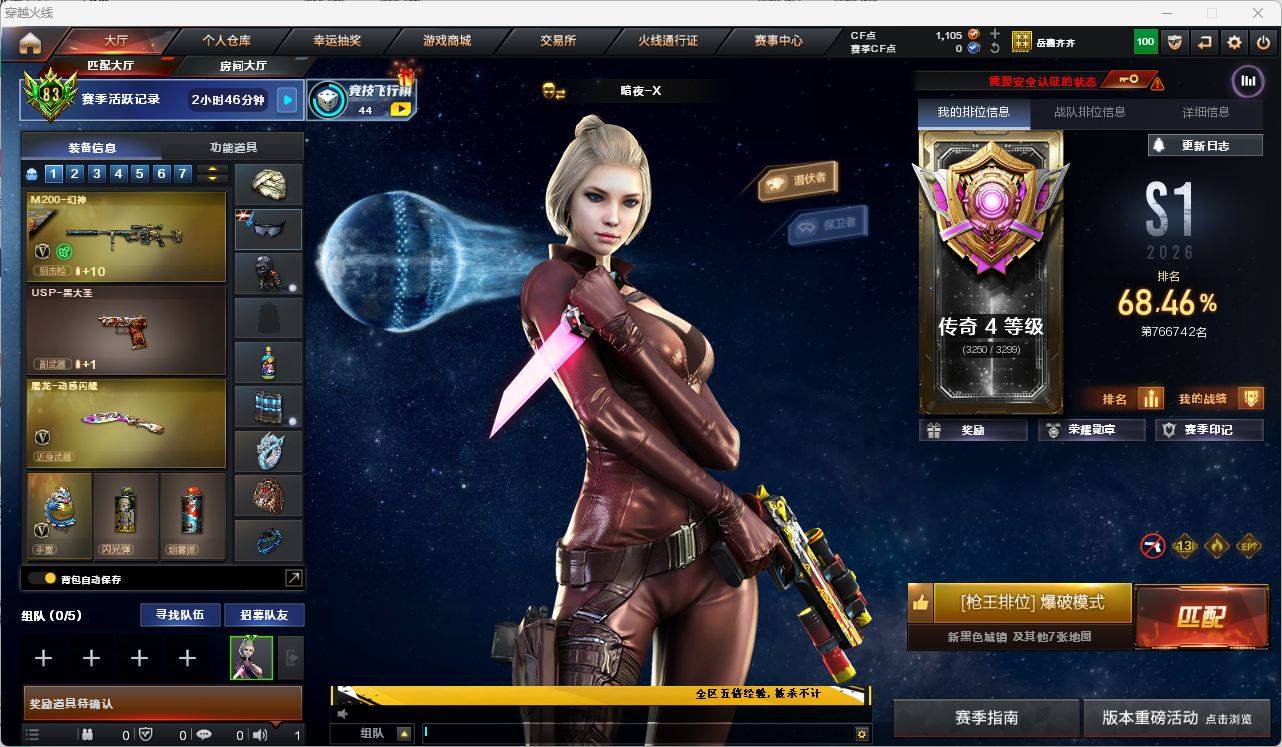This screenshot has height=747, width=1282.
Task: Click the red 匹配 match button
Action: pyautogui.click(x=1201, y=616)
